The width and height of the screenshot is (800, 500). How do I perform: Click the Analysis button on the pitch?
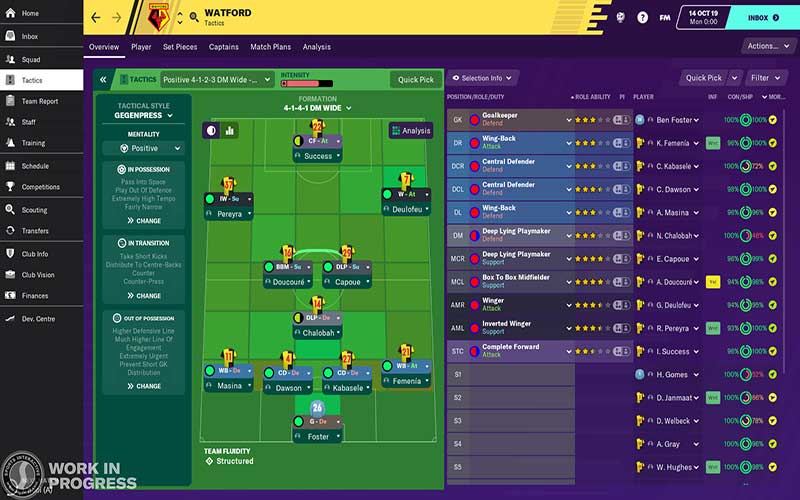click(x=411, y=130)
